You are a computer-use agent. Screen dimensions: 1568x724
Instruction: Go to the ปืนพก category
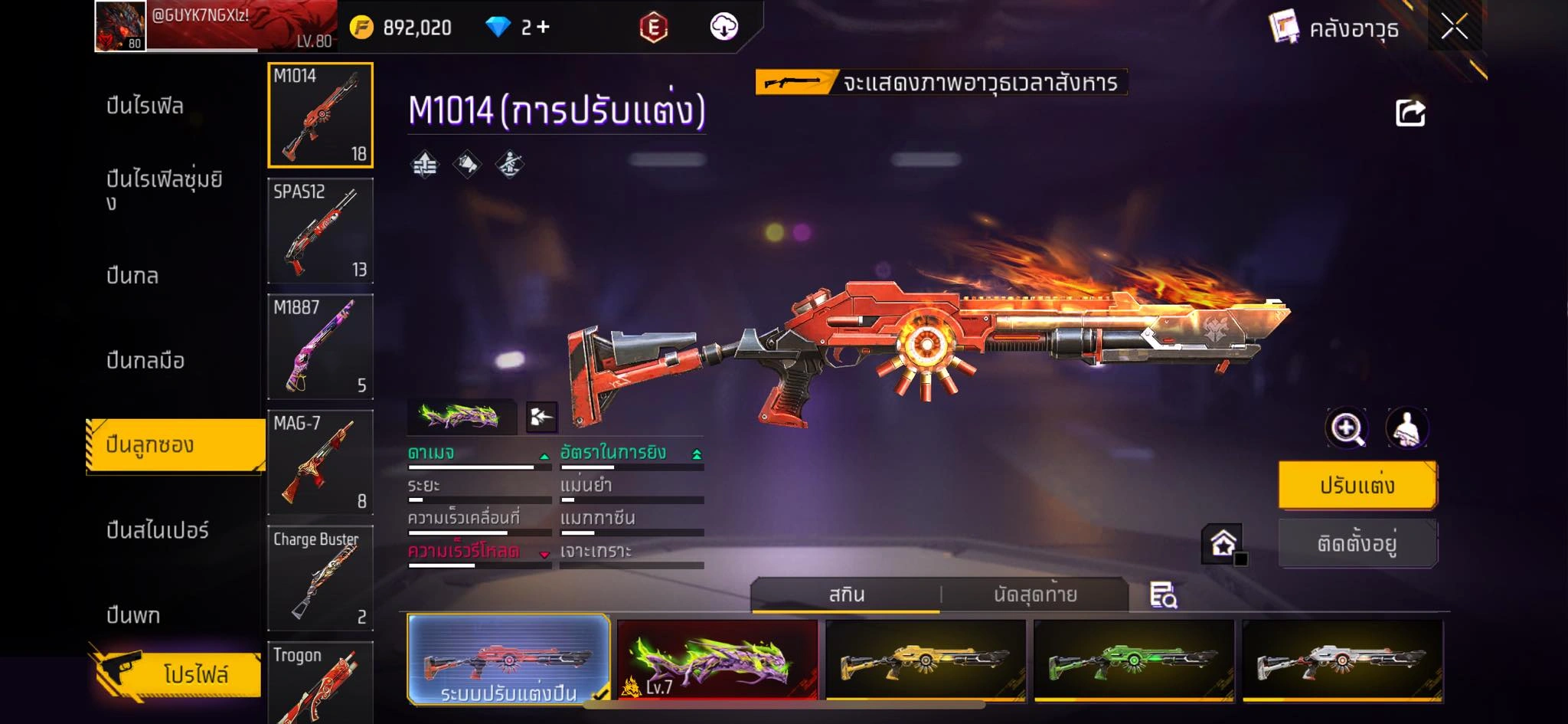[133, 615]
